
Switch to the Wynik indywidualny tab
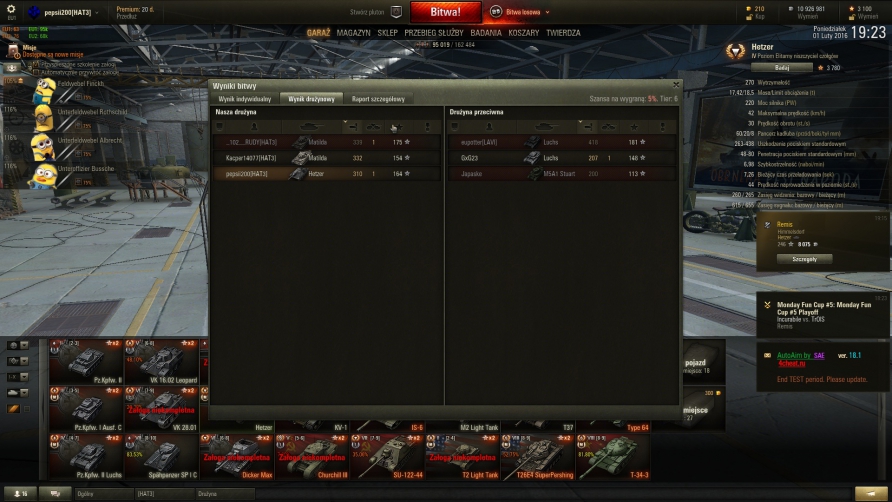coord(245,99)
